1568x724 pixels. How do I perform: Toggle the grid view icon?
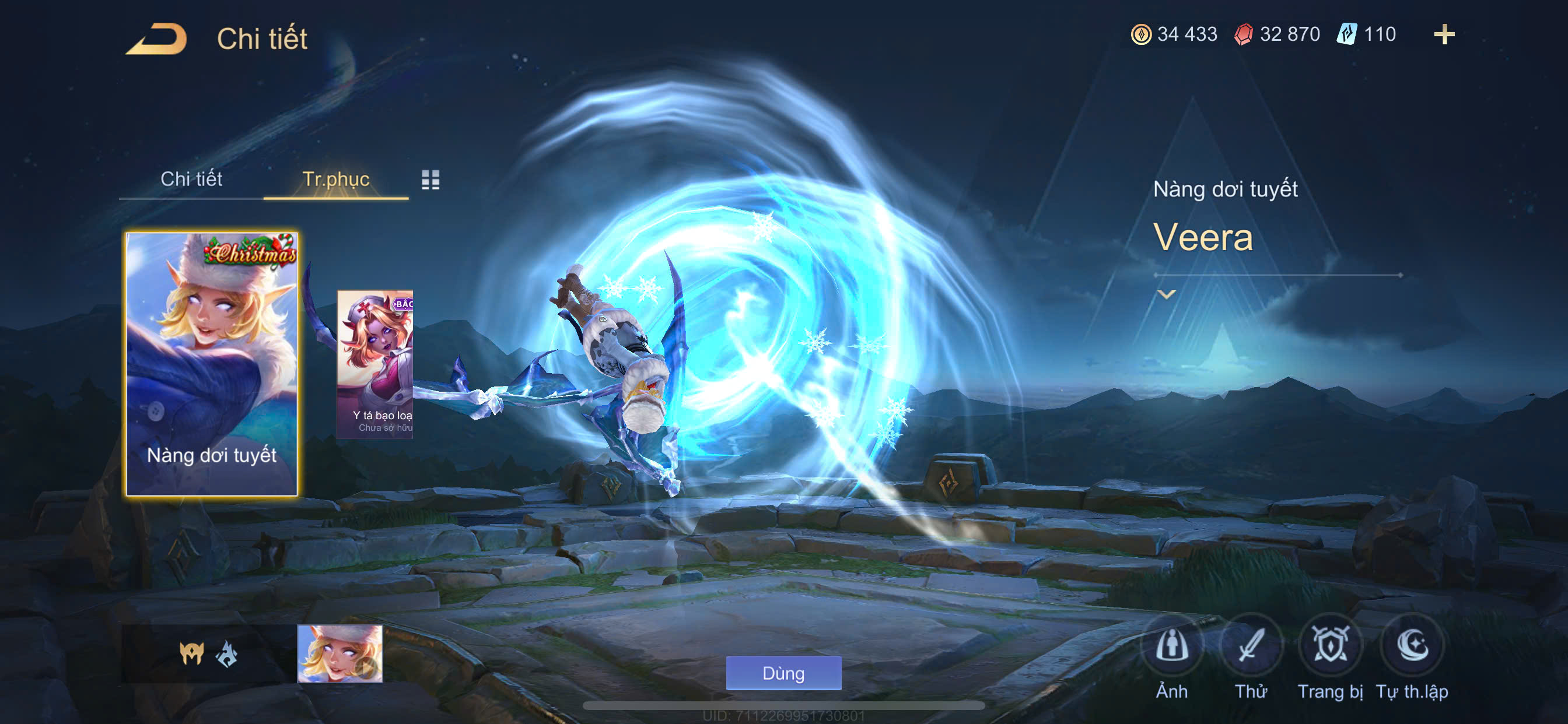[430, 180]
